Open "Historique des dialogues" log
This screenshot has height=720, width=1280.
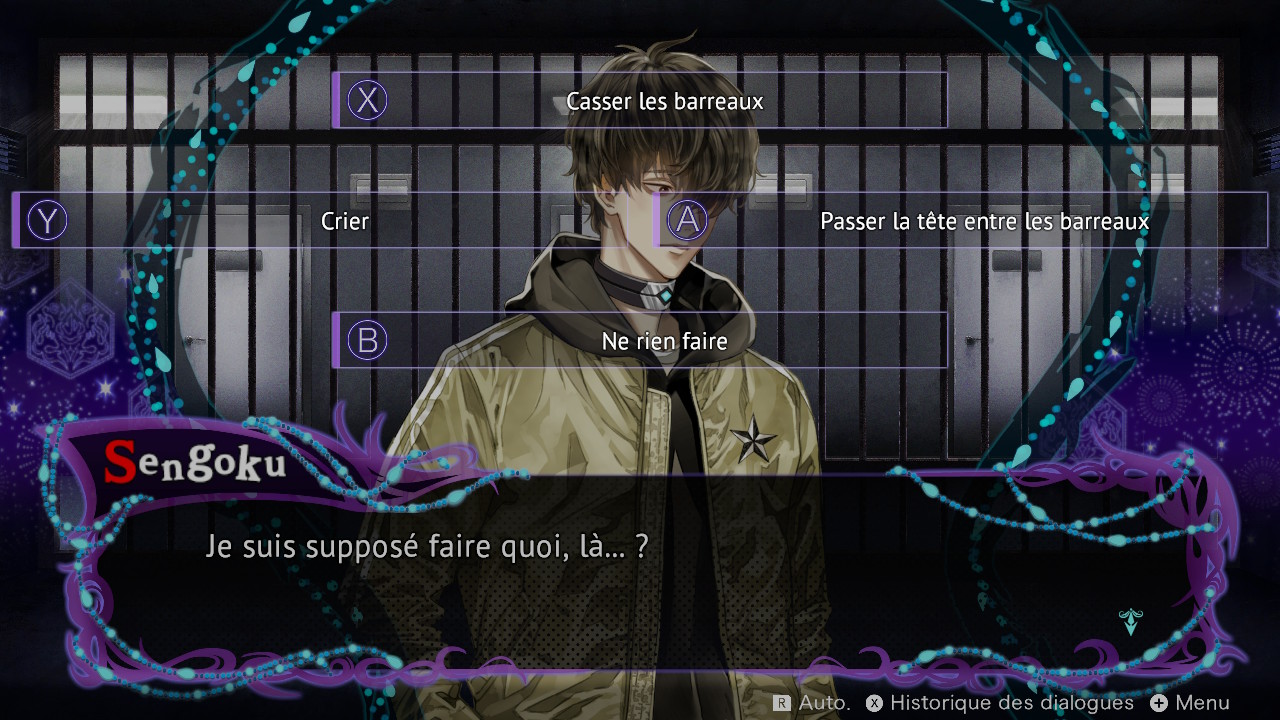pos(1000,703)
